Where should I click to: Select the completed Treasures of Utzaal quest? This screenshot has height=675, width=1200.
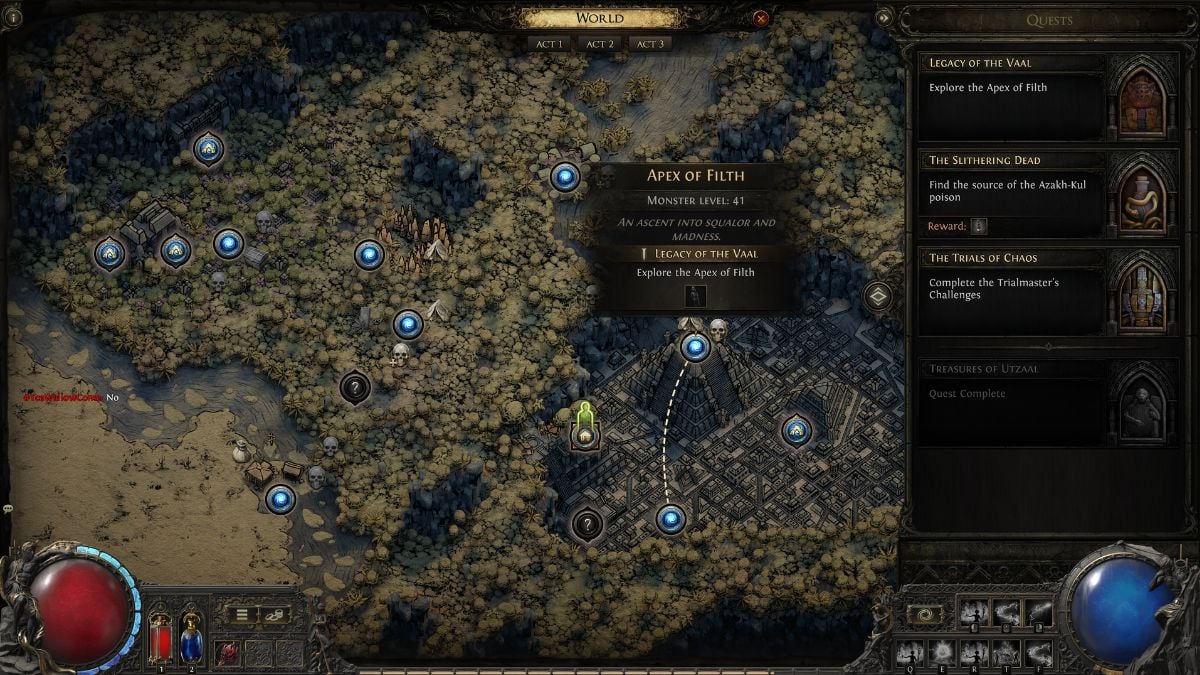coord(1012,402)
